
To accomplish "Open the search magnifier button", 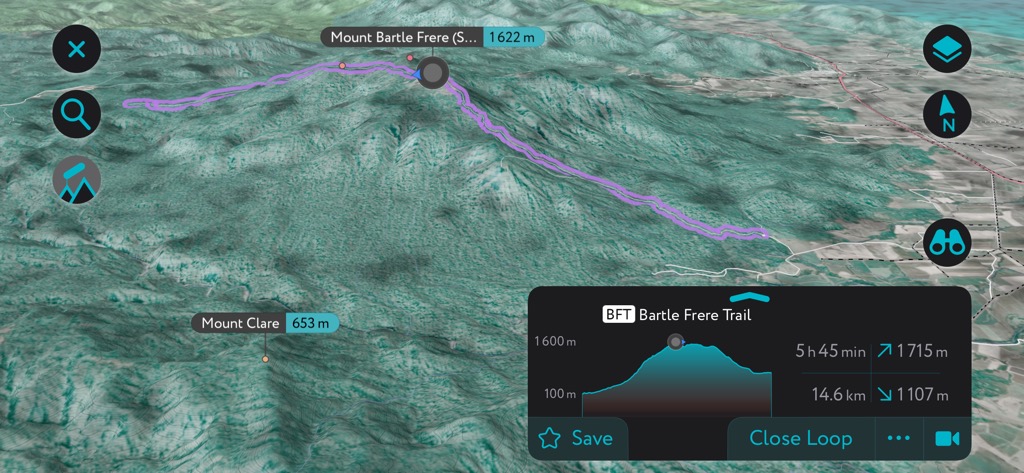I will [77, 115].
